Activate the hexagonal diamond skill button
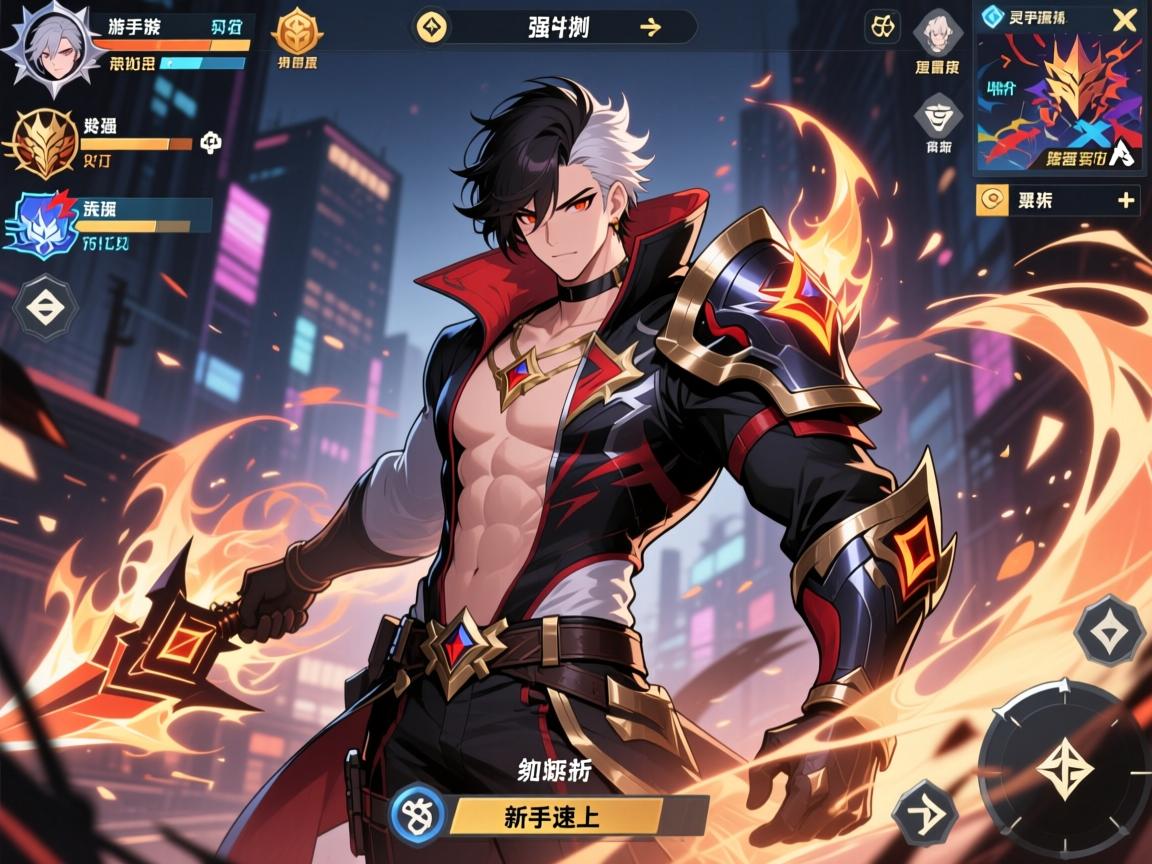The height and width of the screenshot is (864, 1152). point(1108,633)
